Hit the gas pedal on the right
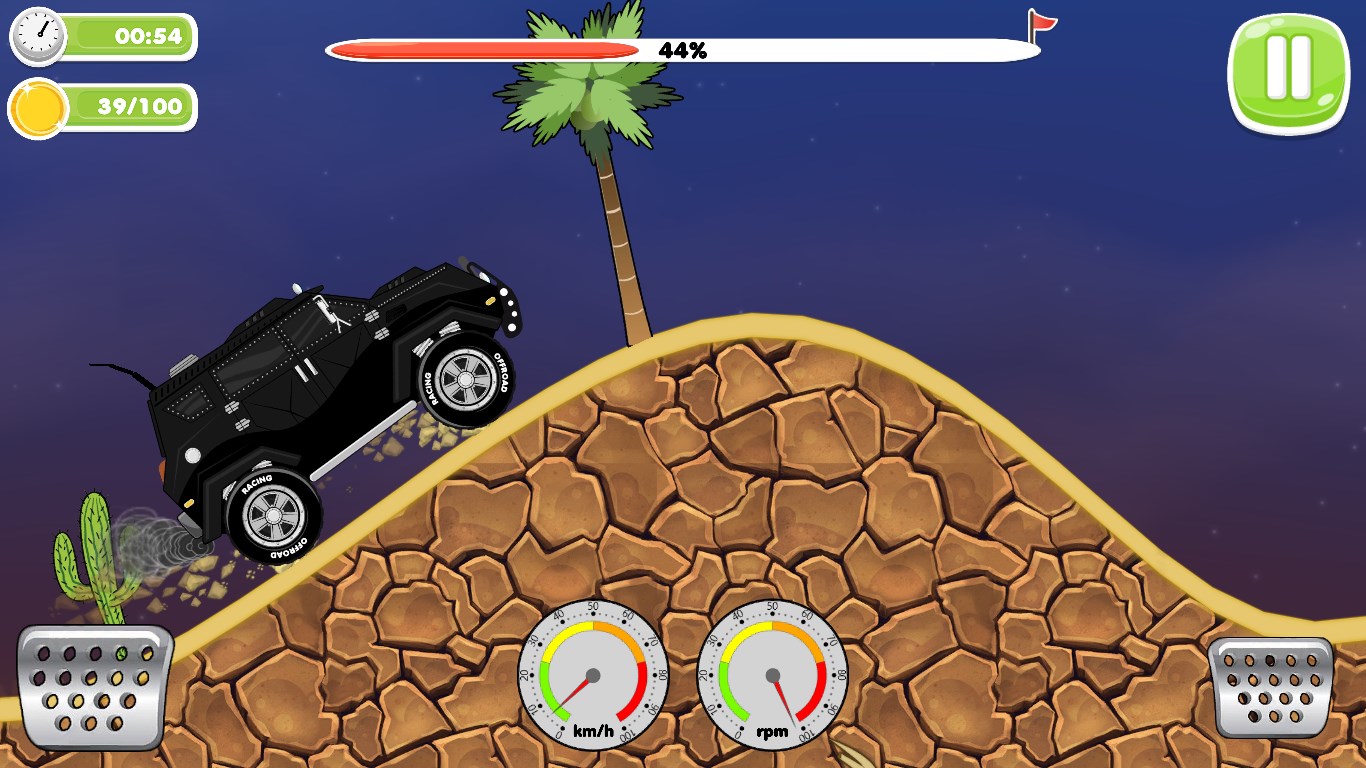This screenshot has width=1366, height=768. [1270, 687]
